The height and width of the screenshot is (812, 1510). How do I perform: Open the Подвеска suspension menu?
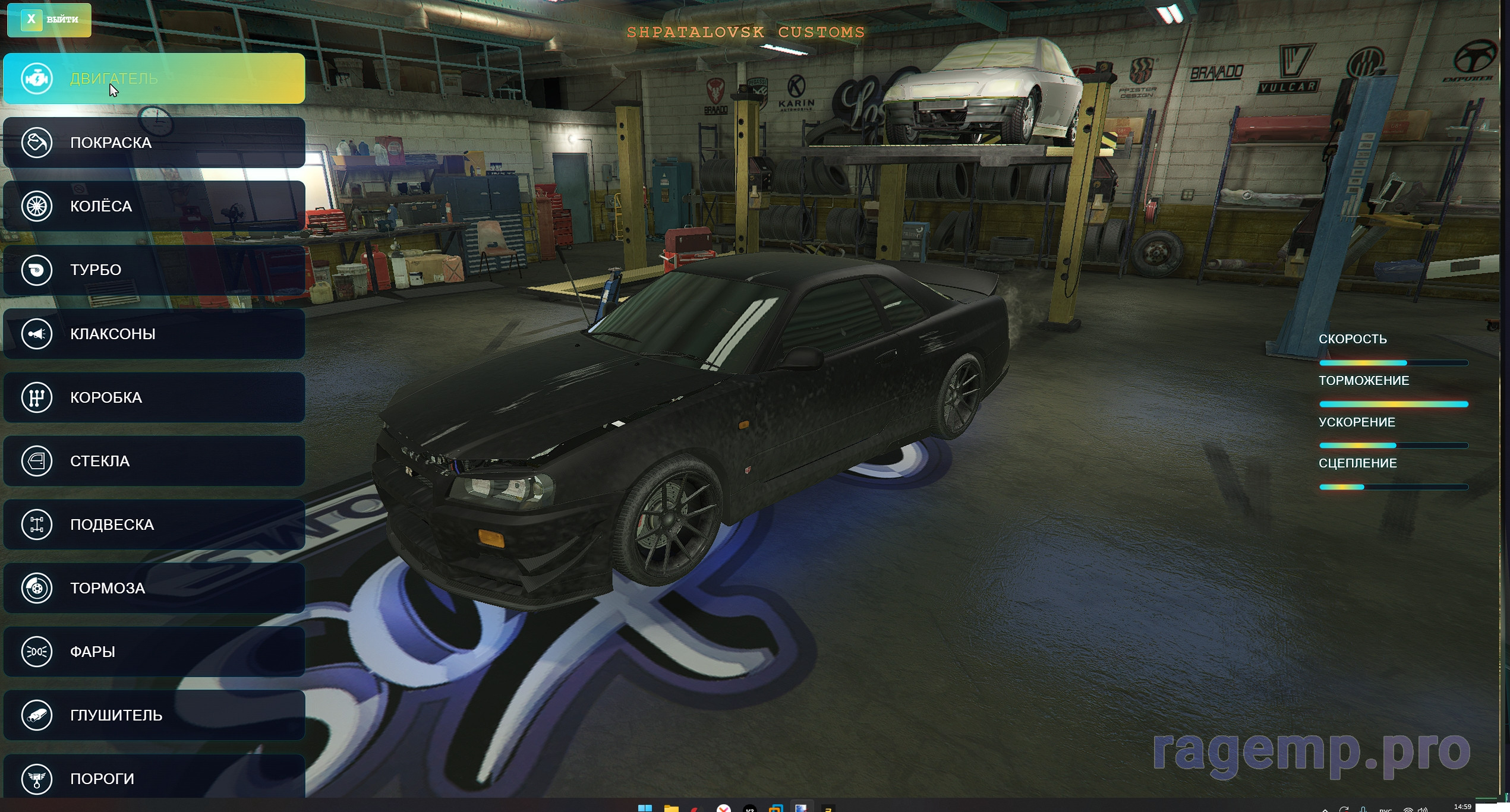154,525
